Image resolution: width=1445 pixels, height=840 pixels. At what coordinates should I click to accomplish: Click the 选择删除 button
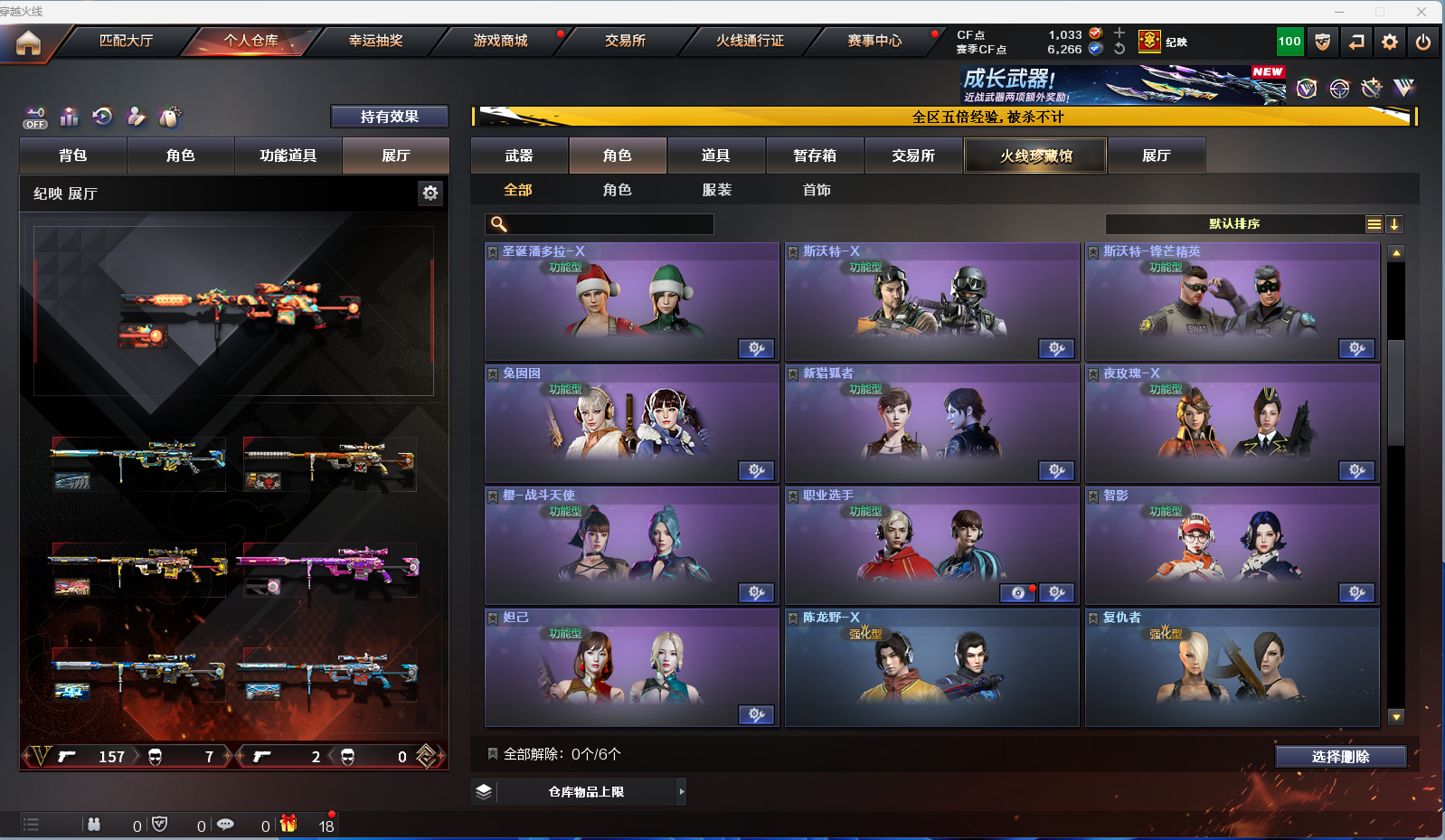click(1340, 756)
